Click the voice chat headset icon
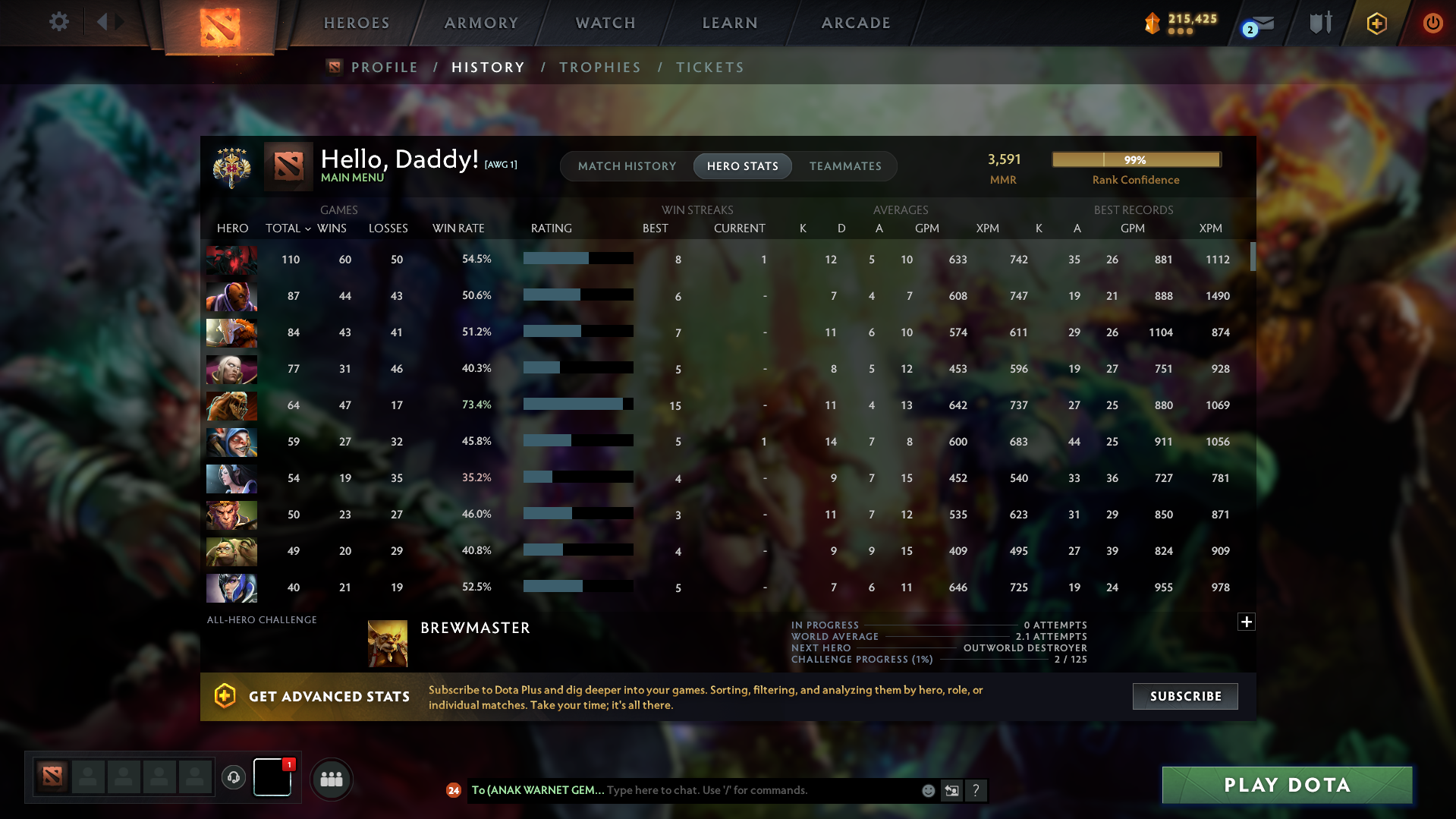 pos(233,778)
